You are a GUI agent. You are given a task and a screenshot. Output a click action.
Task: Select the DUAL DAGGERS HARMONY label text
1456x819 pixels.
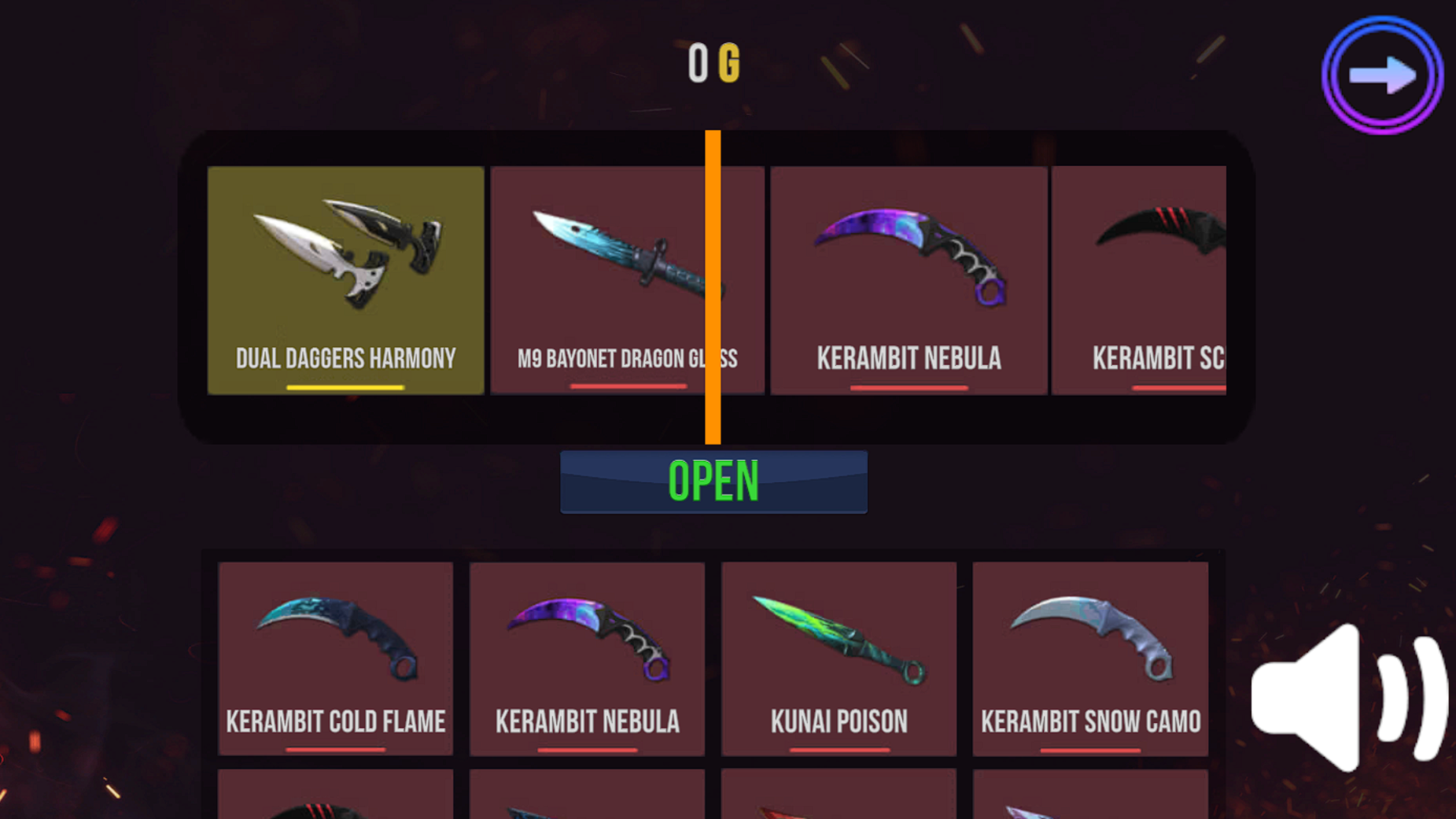pos(345,359)
